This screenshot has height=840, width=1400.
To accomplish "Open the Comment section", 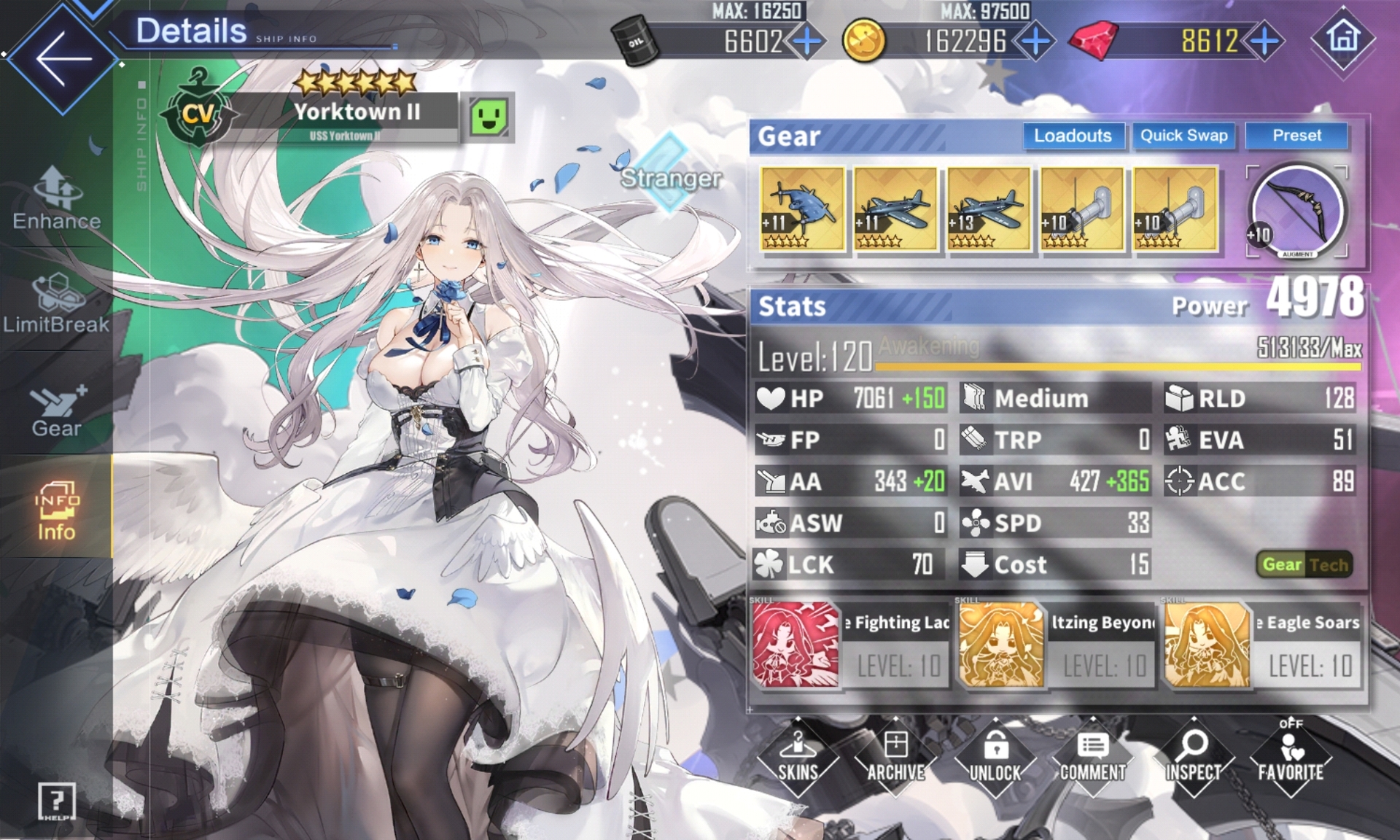I will [x=1093, y=758].
